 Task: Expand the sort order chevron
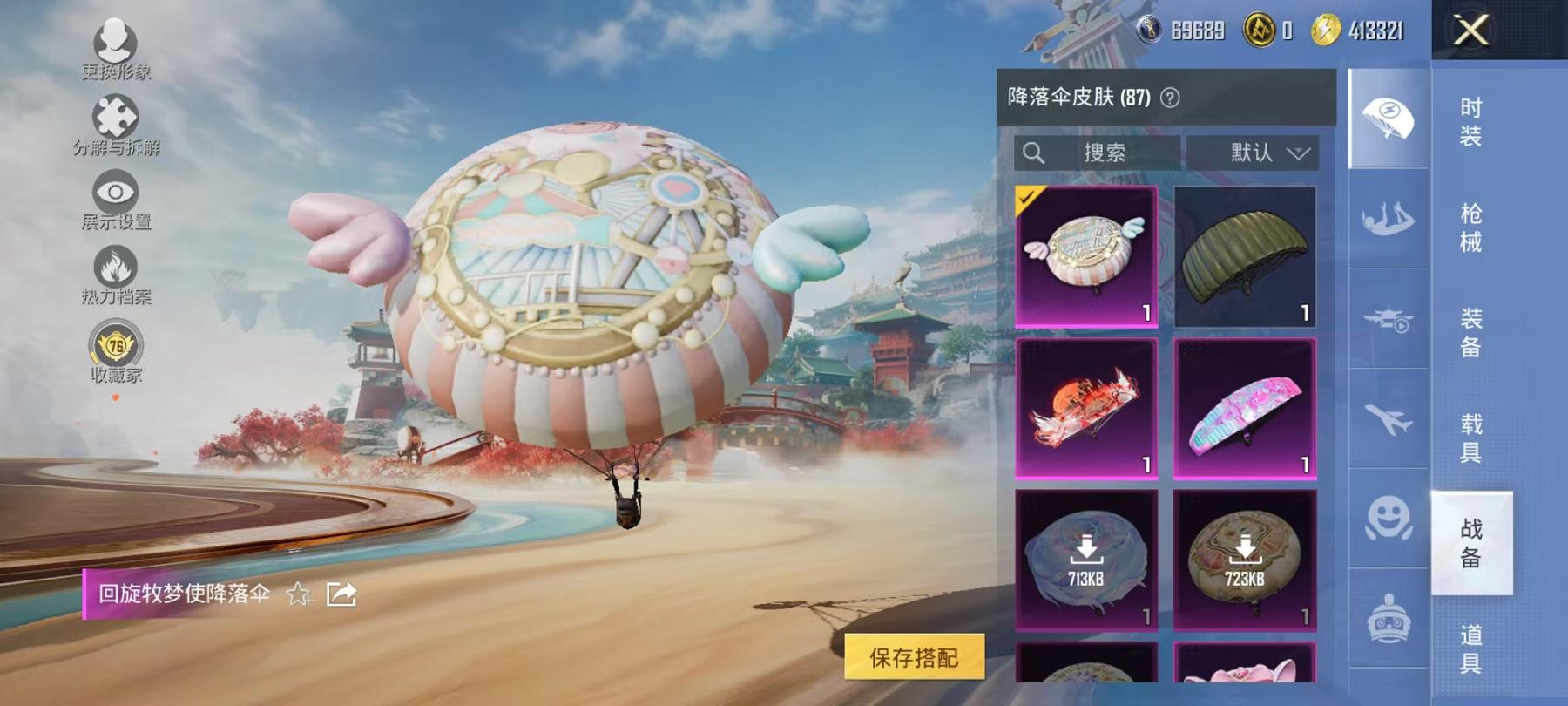[1299, 153]
